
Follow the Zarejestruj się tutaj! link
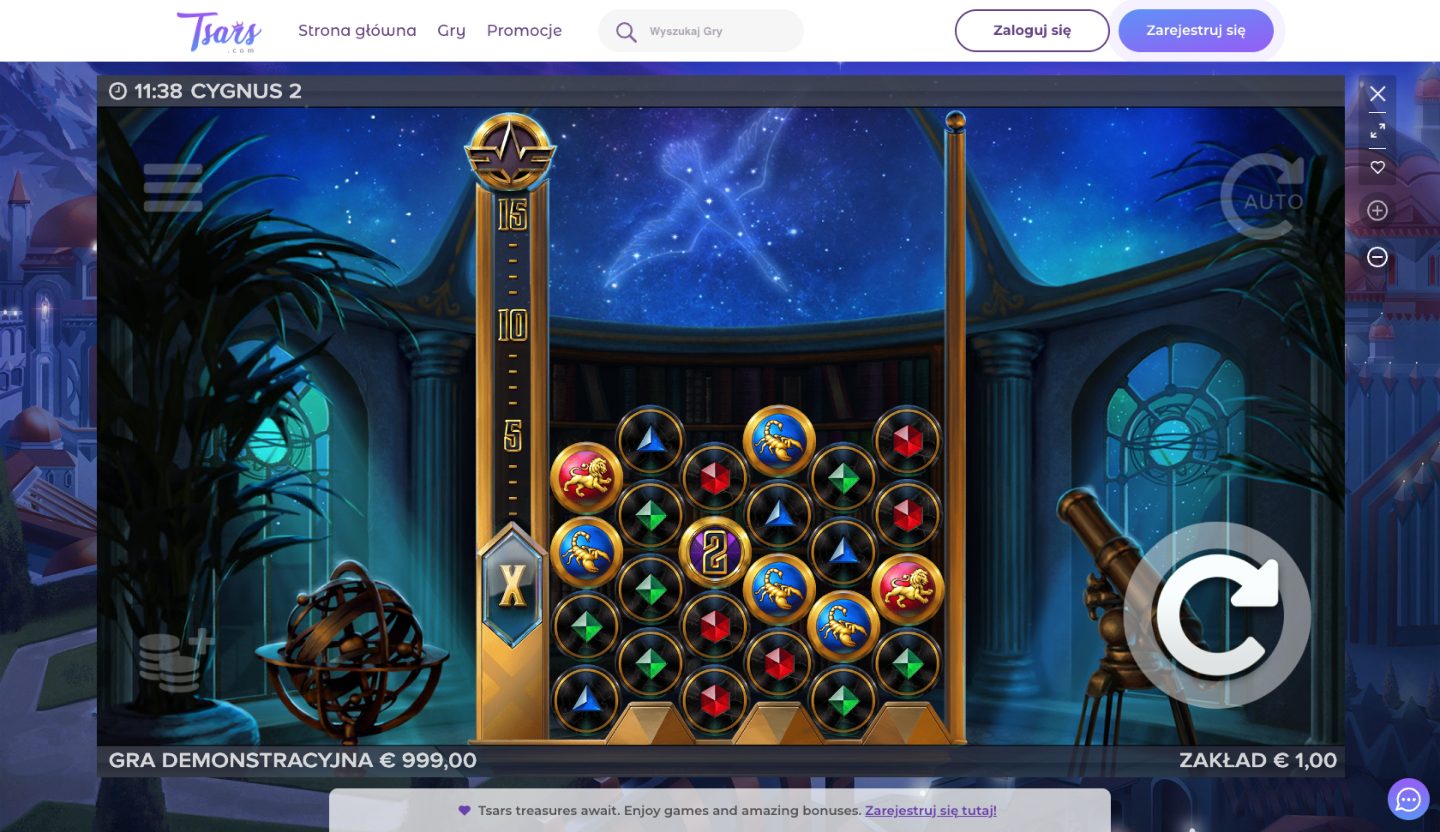pos(929,810)
